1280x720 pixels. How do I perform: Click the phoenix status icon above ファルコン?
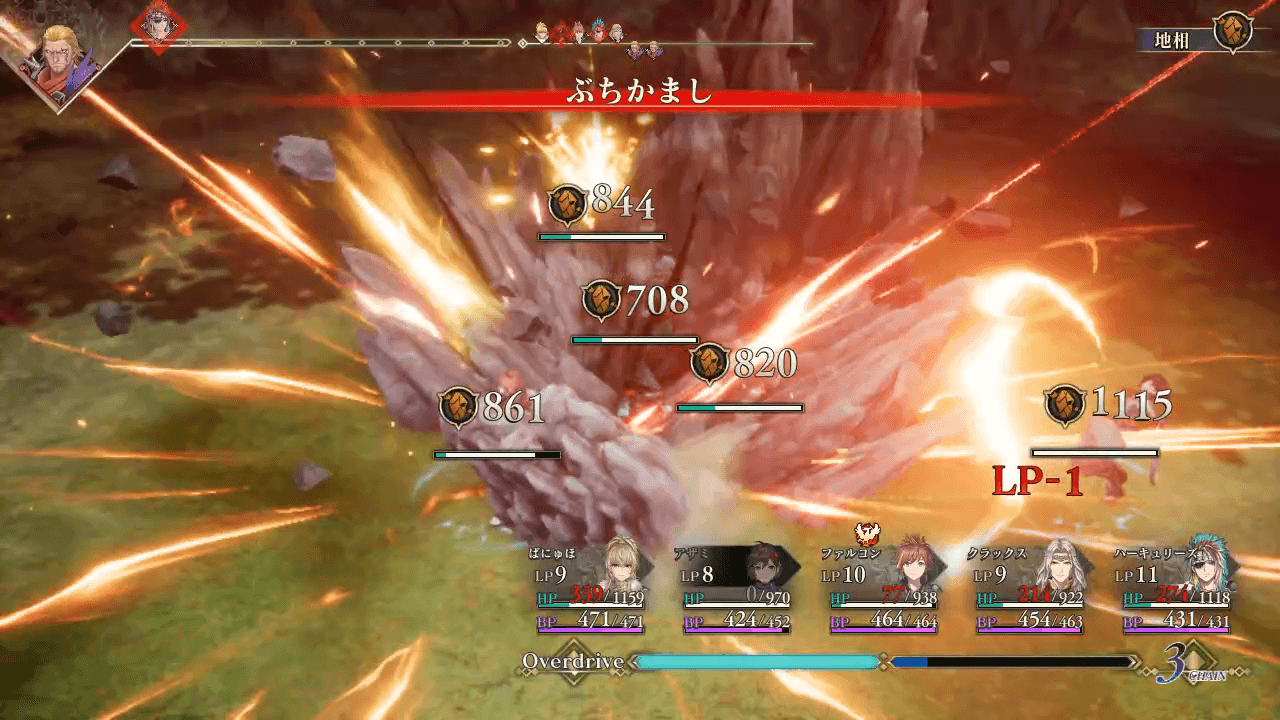pos(866,534)
